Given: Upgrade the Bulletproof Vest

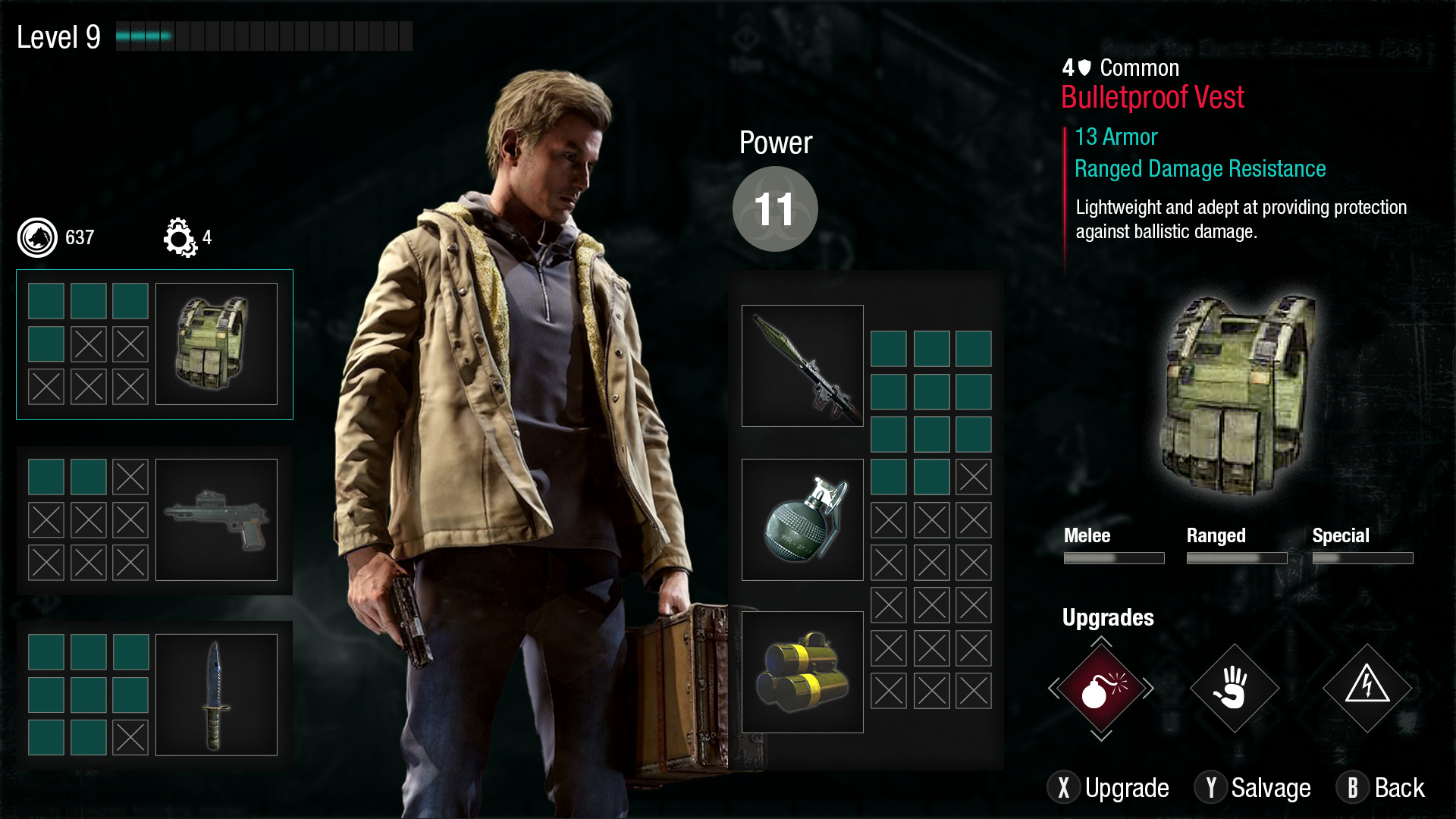Looking at the screenshot, I should 1109,788.
